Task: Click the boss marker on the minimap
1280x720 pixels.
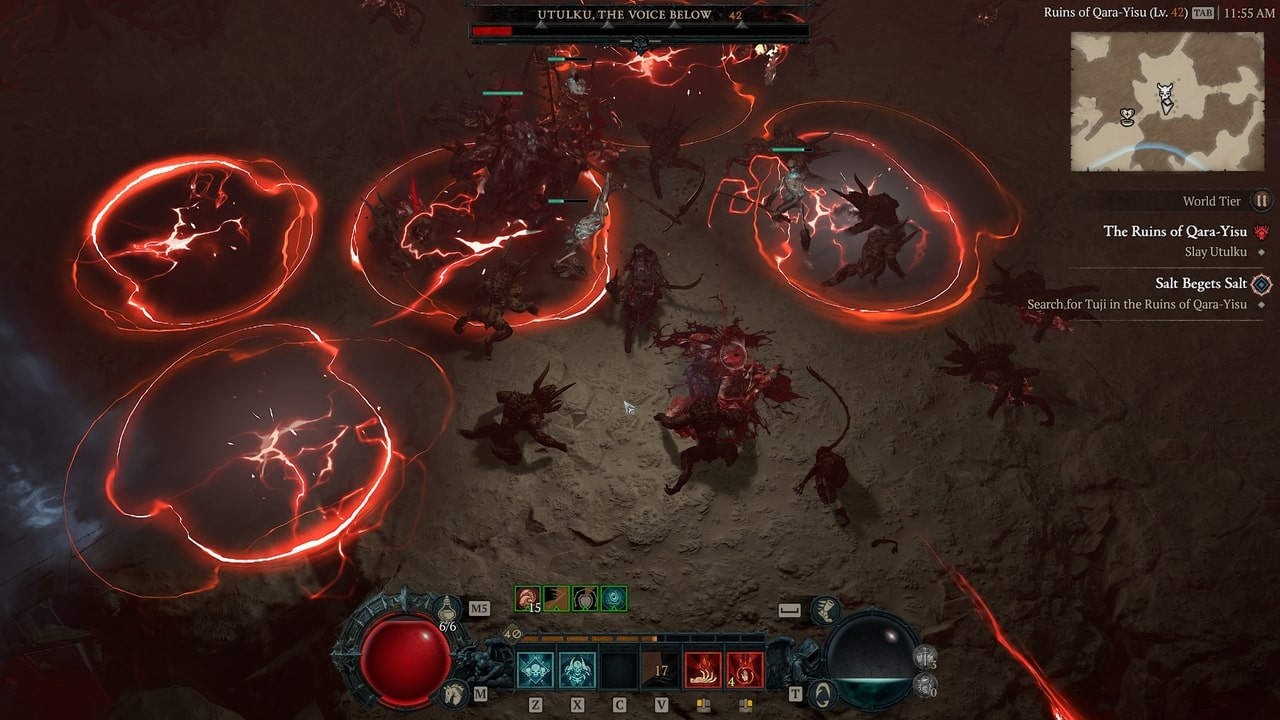Action: [1166, 90]
